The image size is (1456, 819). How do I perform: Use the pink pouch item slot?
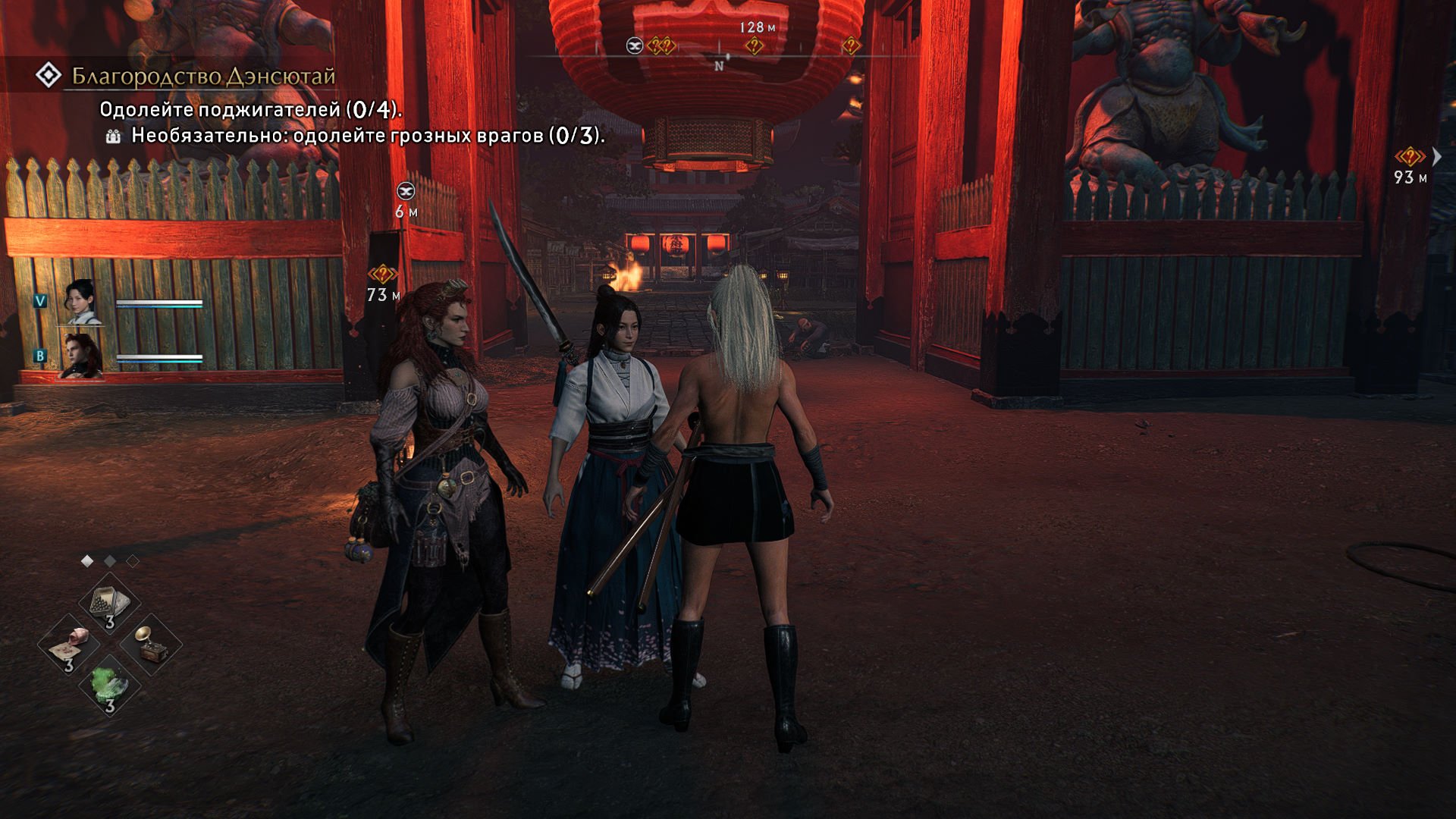[69, 646]
